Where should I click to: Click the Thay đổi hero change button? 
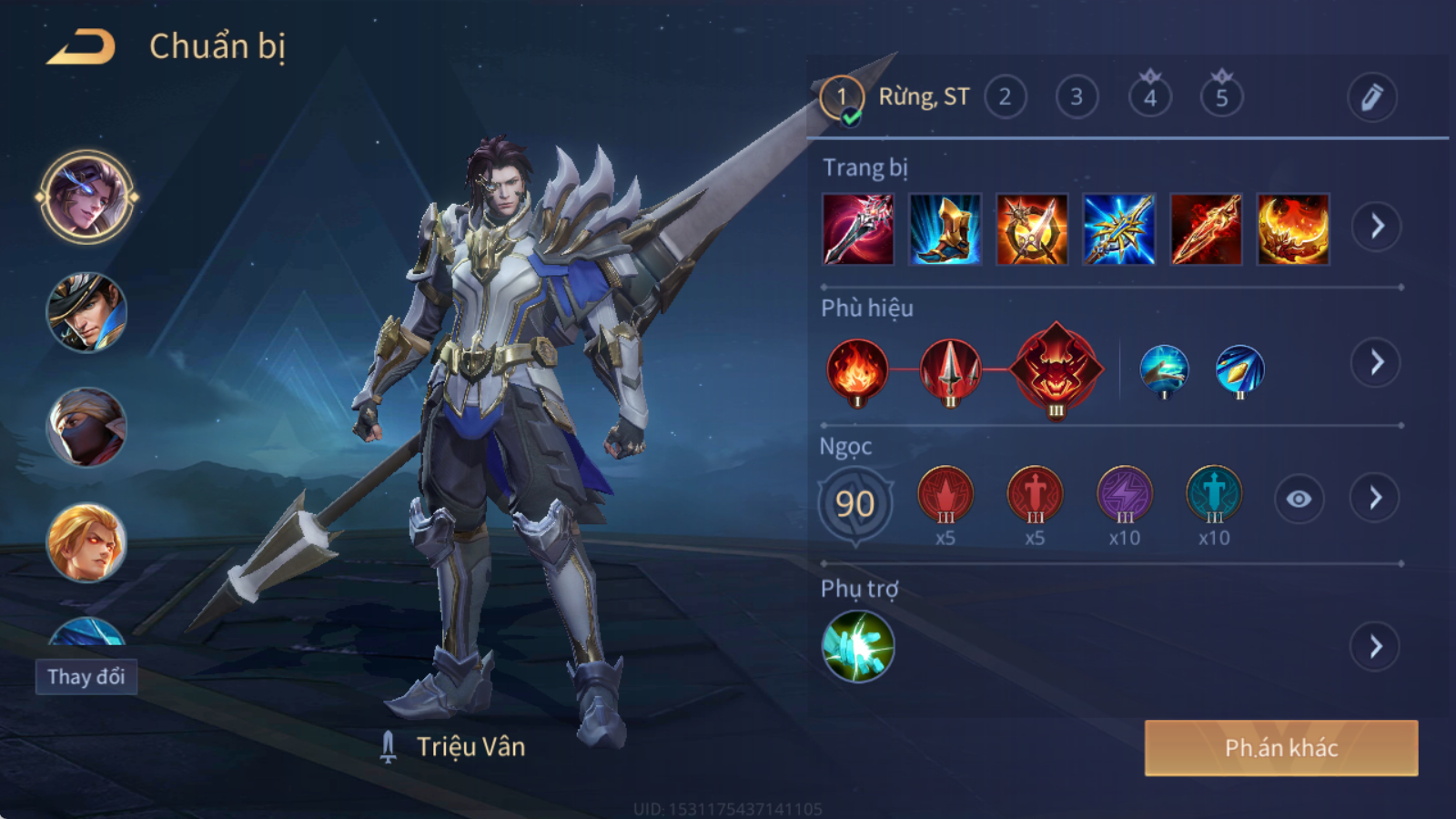pos(86,677)
